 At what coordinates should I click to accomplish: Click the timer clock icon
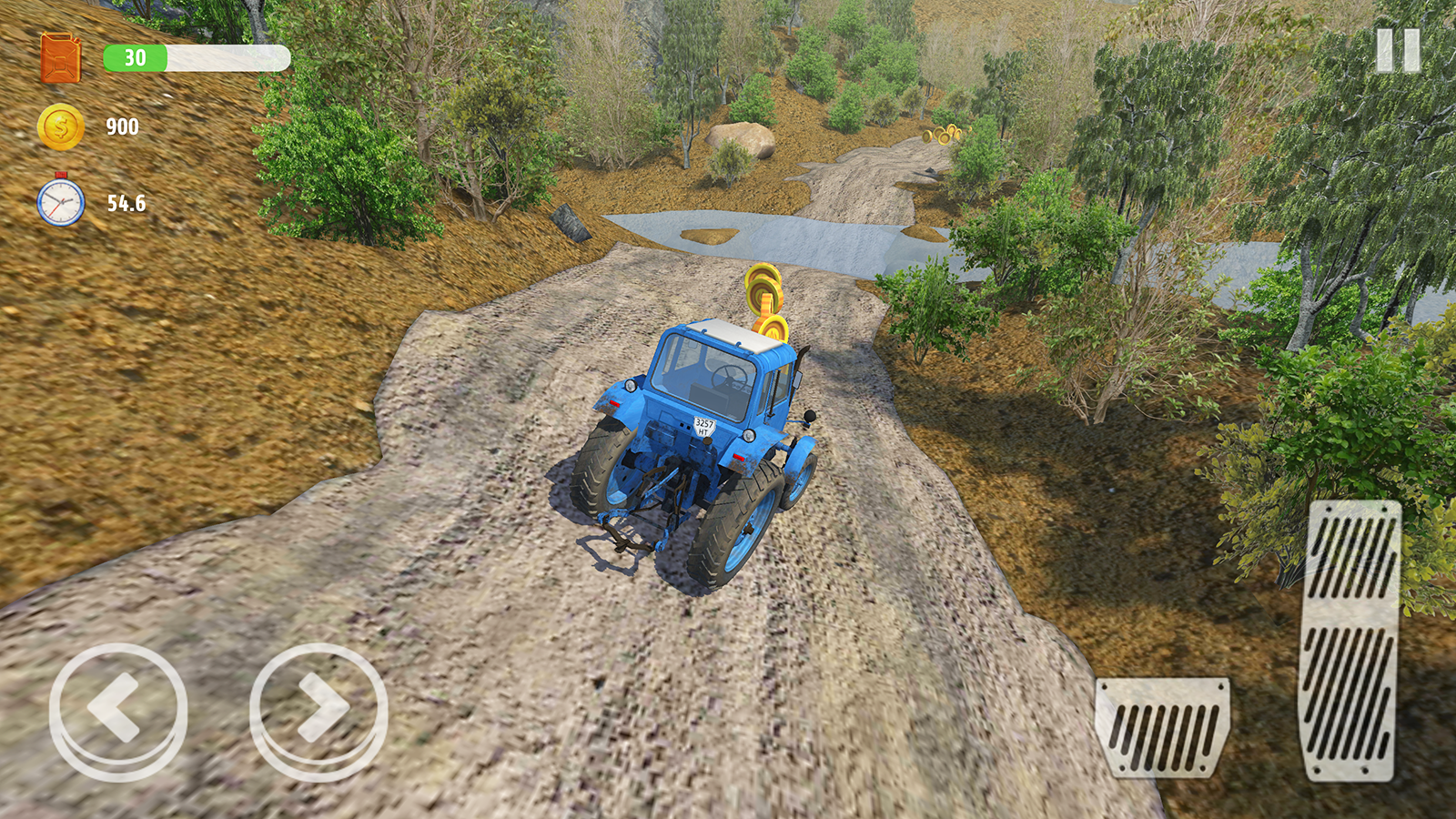[61, 201]
